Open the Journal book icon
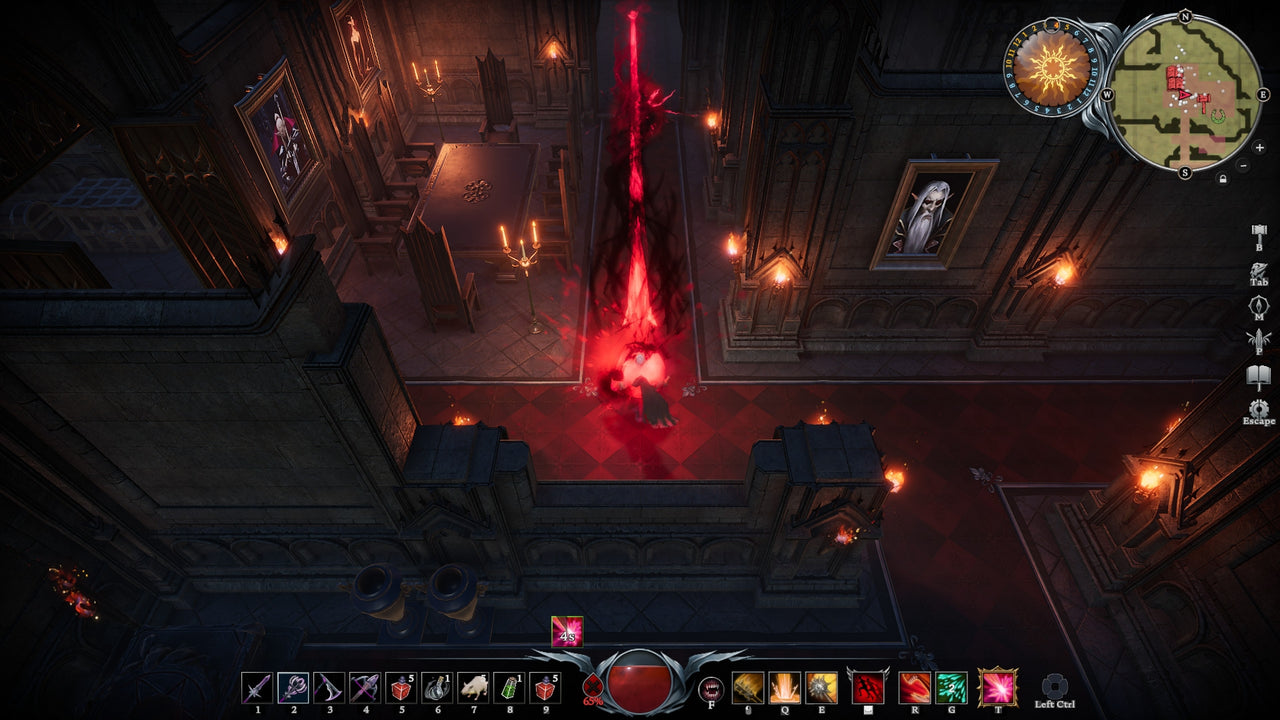 1258,373
